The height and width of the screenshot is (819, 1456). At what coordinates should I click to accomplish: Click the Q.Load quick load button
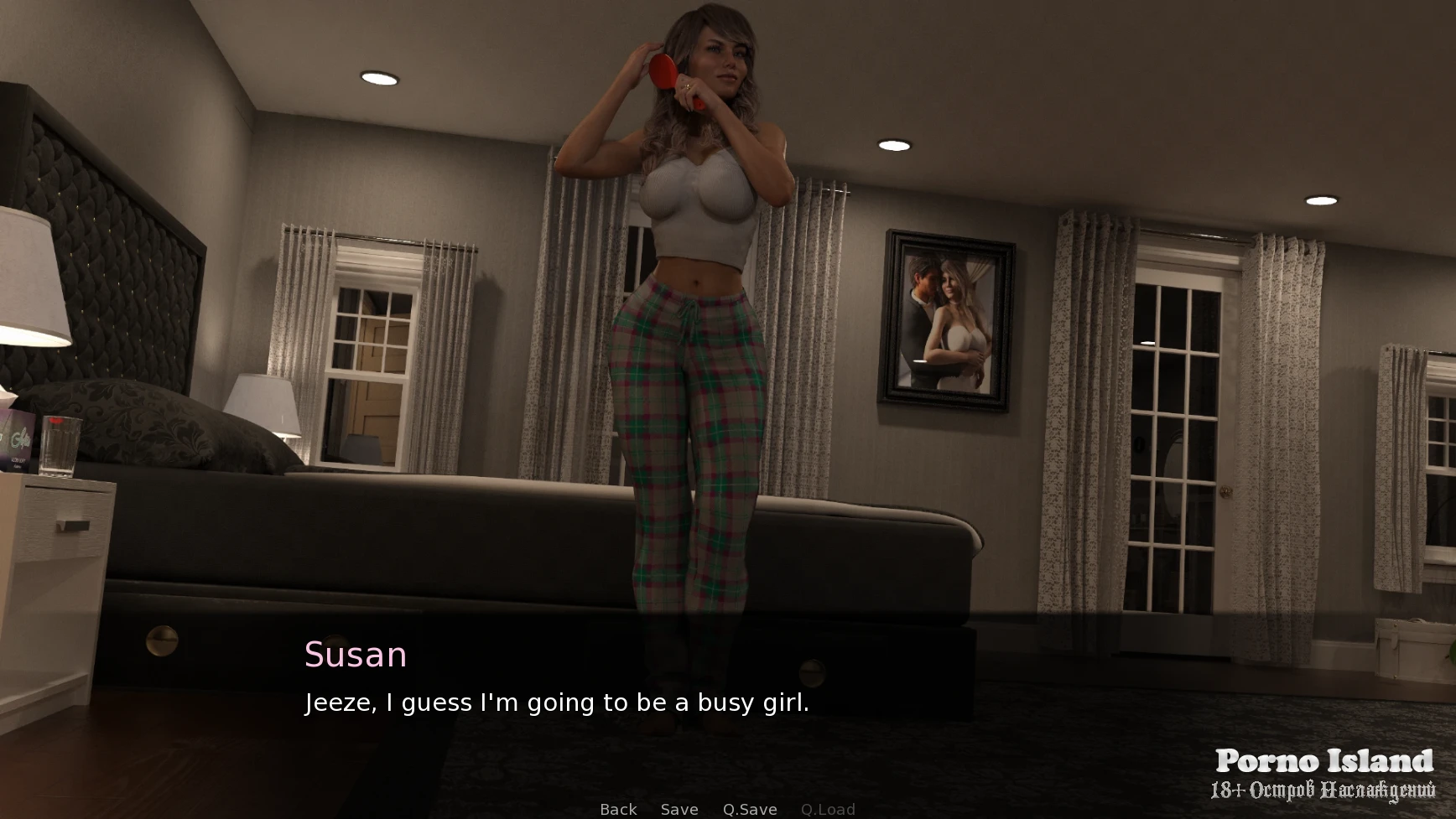[828, 809]
